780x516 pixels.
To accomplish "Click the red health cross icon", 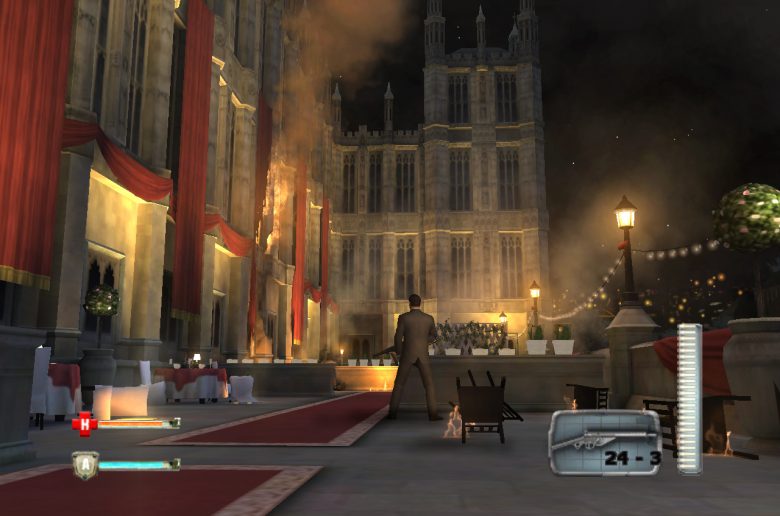I will pyautogui.click(x=83, y=424).
